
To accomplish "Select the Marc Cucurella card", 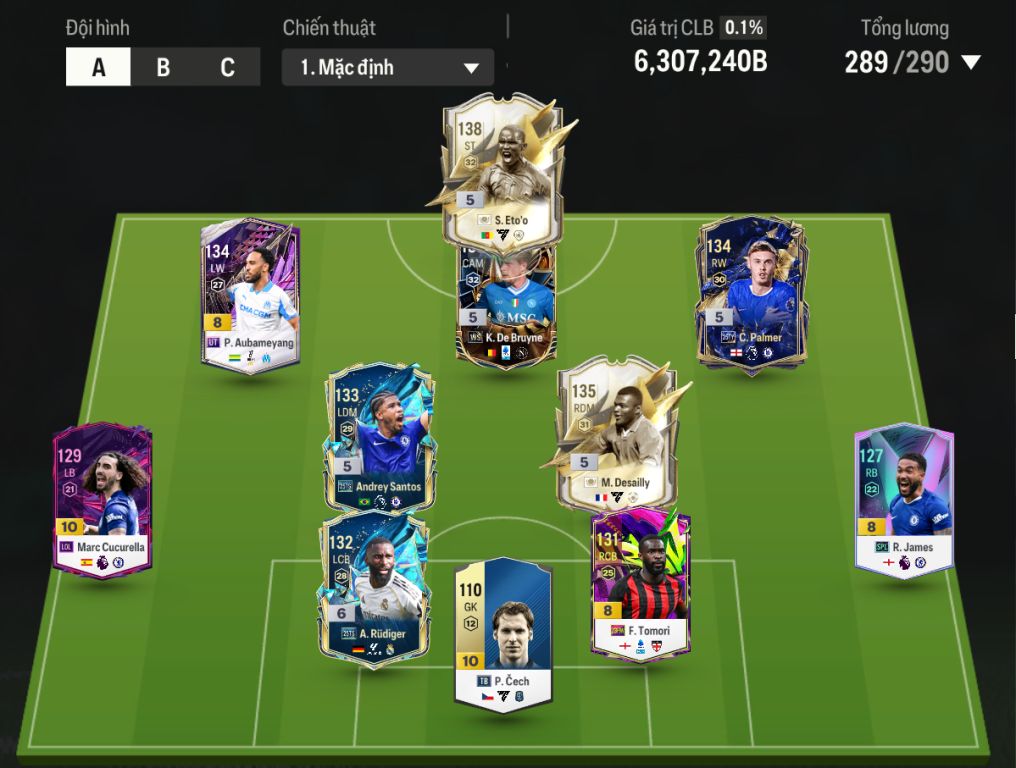I will pos(103,500).
